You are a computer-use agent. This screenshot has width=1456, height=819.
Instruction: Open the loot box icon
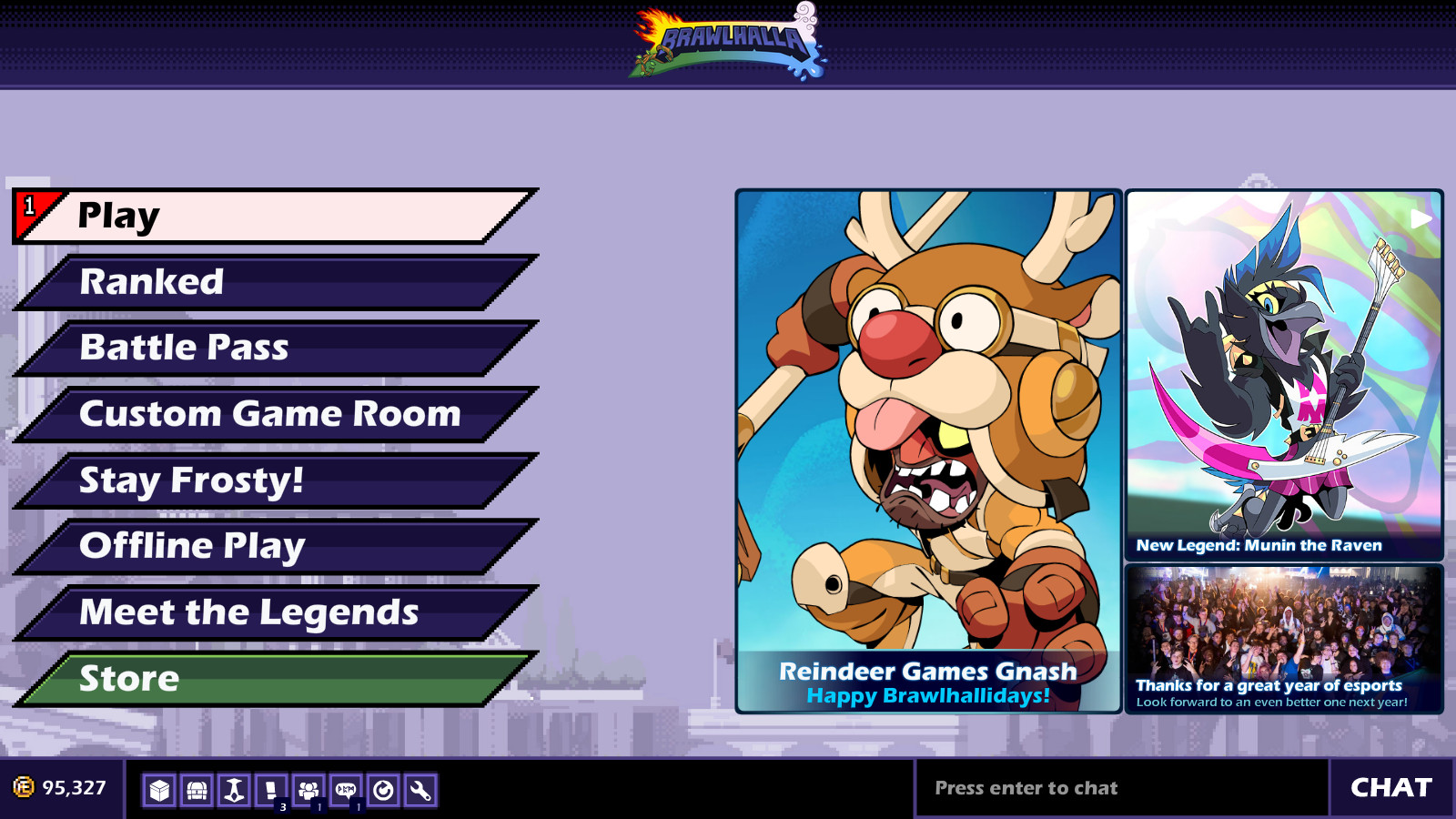click(160, 791)
